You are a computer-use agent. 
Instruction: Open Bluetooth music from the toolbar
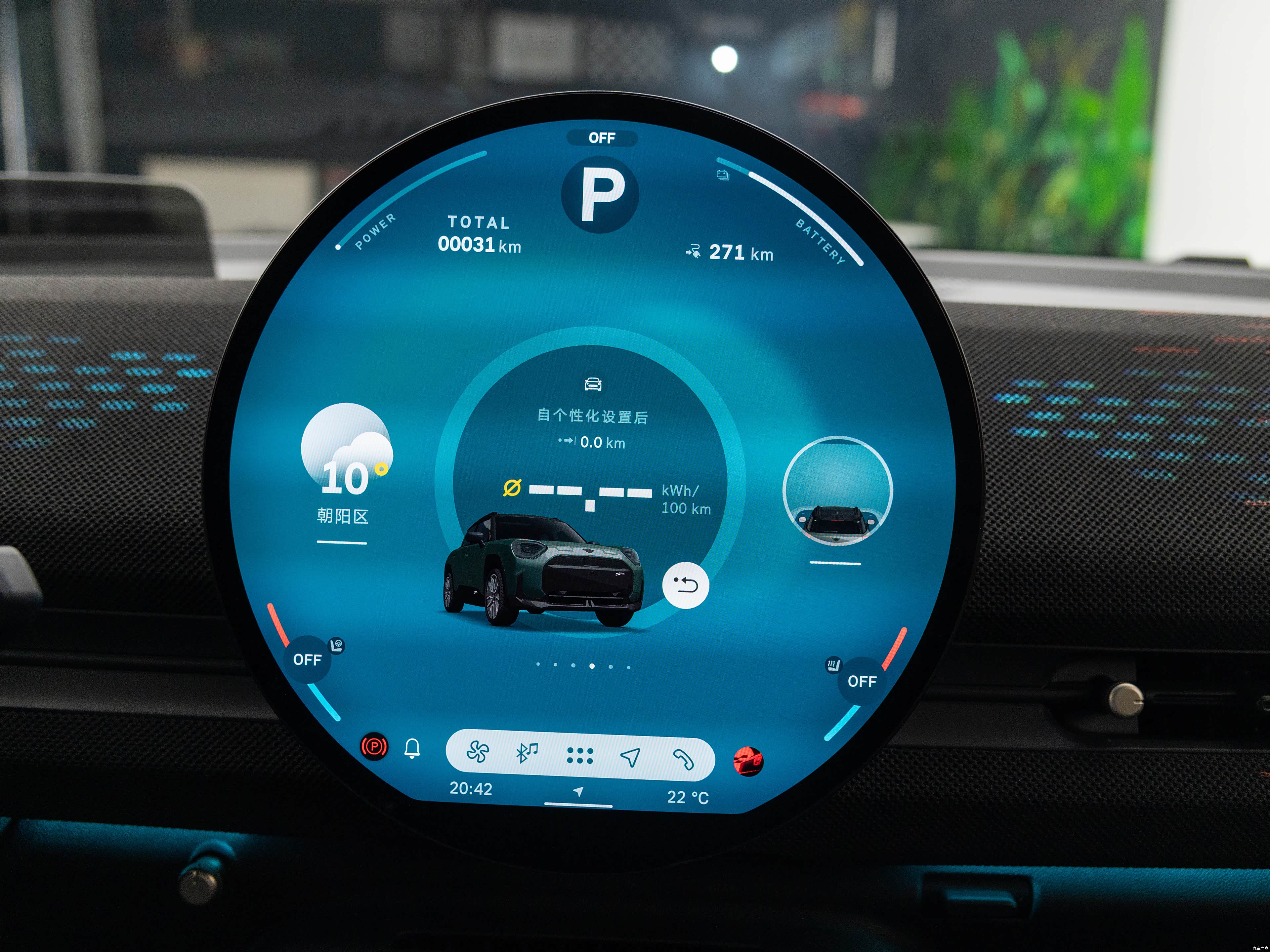pos(527,753)
